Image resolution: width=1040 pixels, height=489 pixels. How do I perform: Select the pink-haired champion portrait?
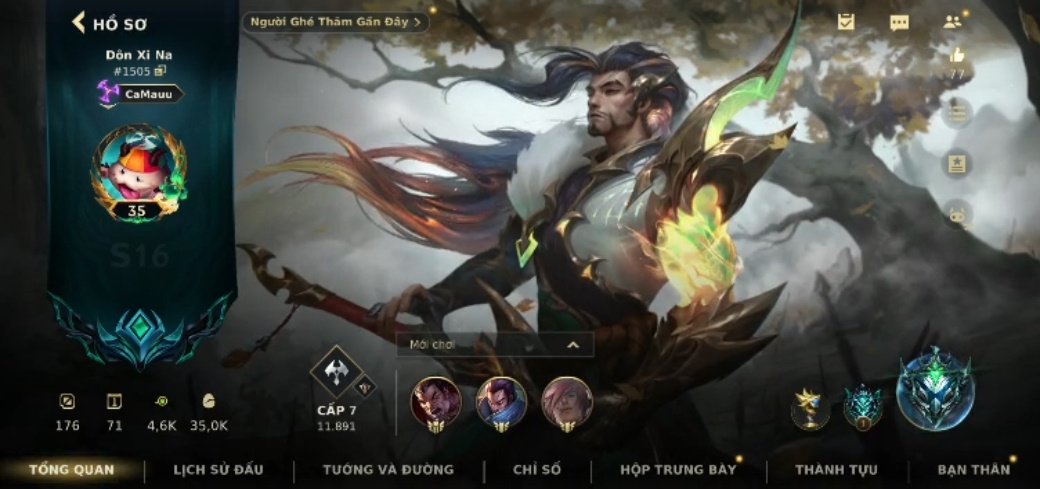point(566,402)
